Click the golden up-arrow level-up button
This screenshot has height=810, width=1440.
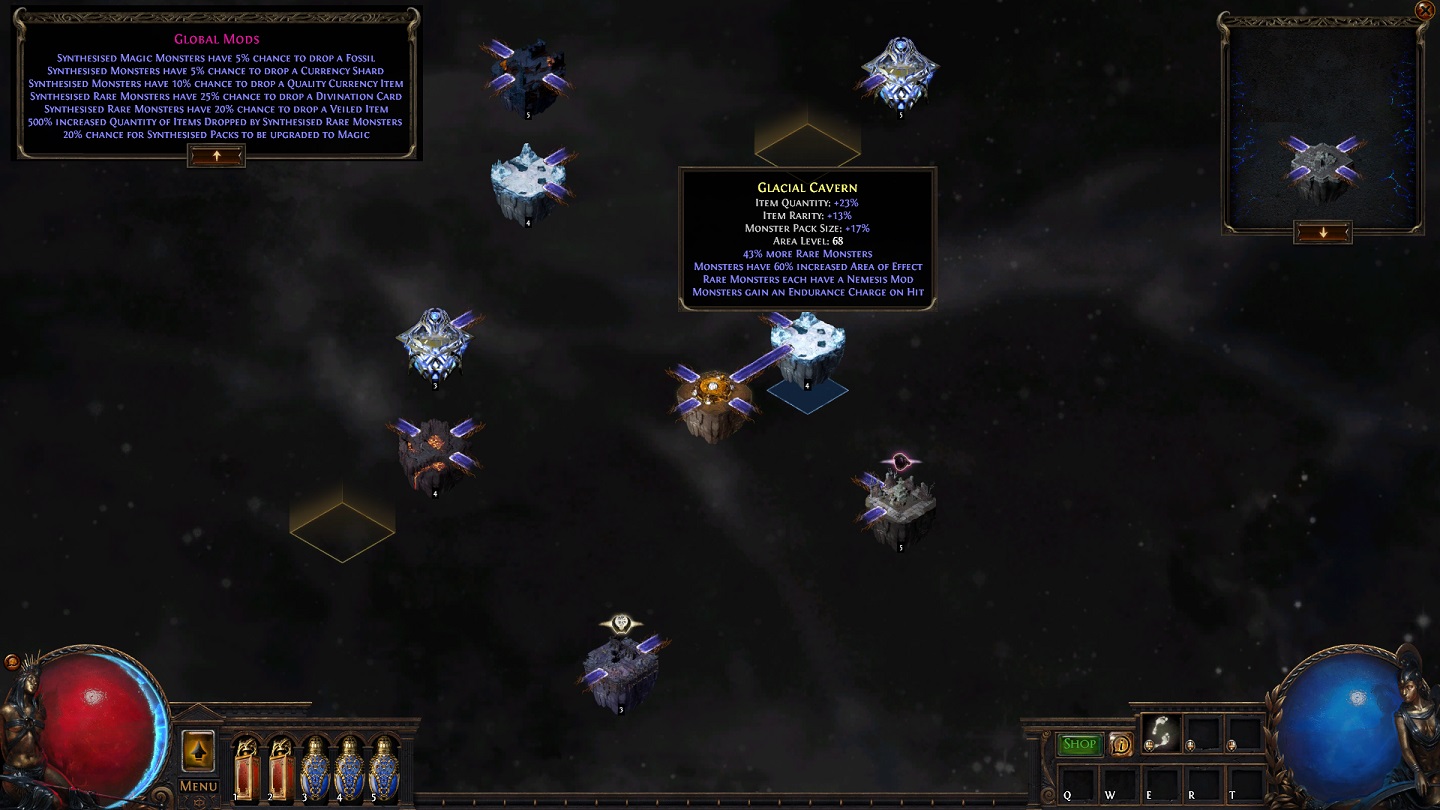(198, 751)
